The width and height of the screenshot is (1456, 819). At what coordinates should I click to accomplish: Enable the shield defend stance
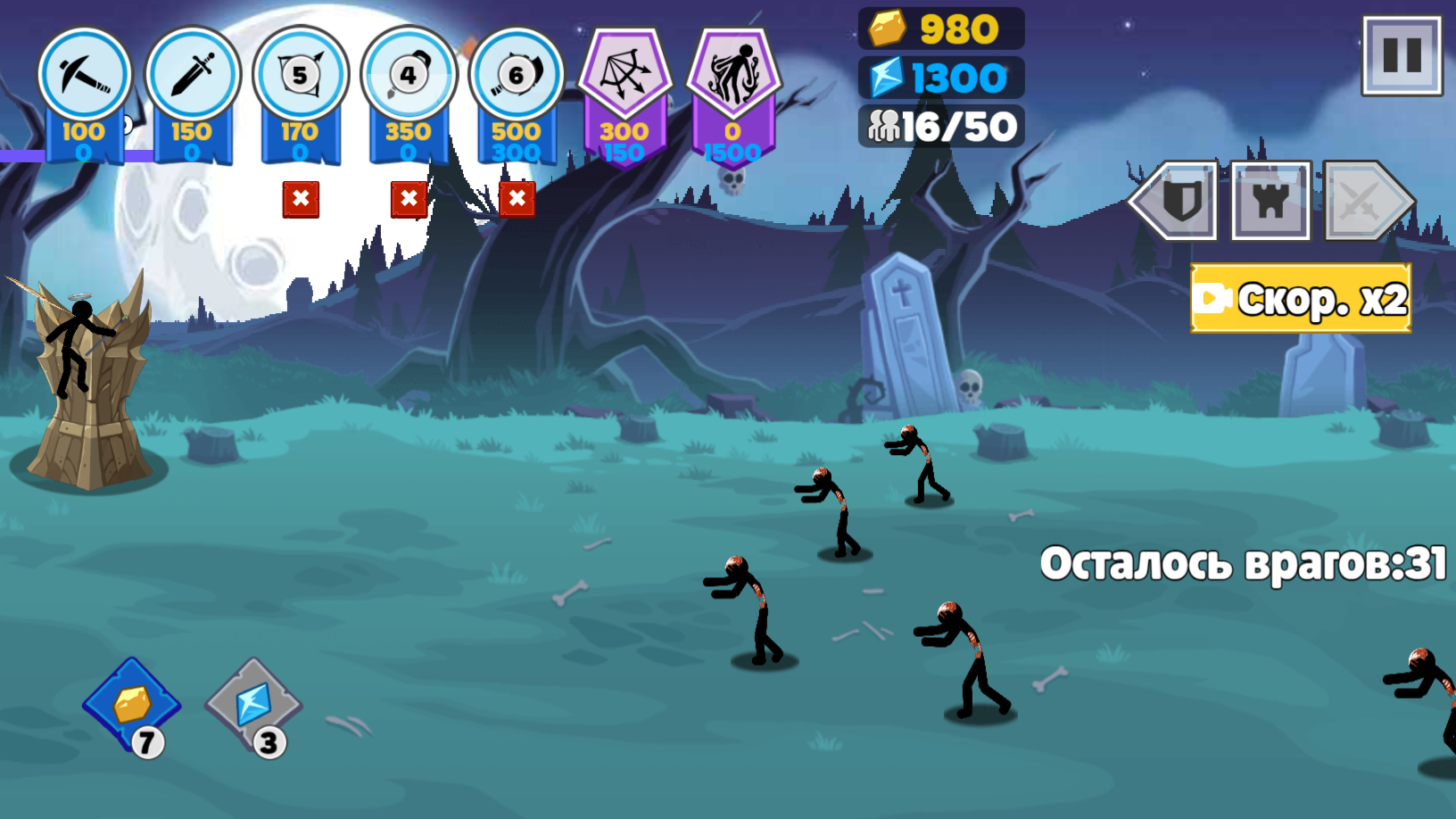(x=1183, y=203)
